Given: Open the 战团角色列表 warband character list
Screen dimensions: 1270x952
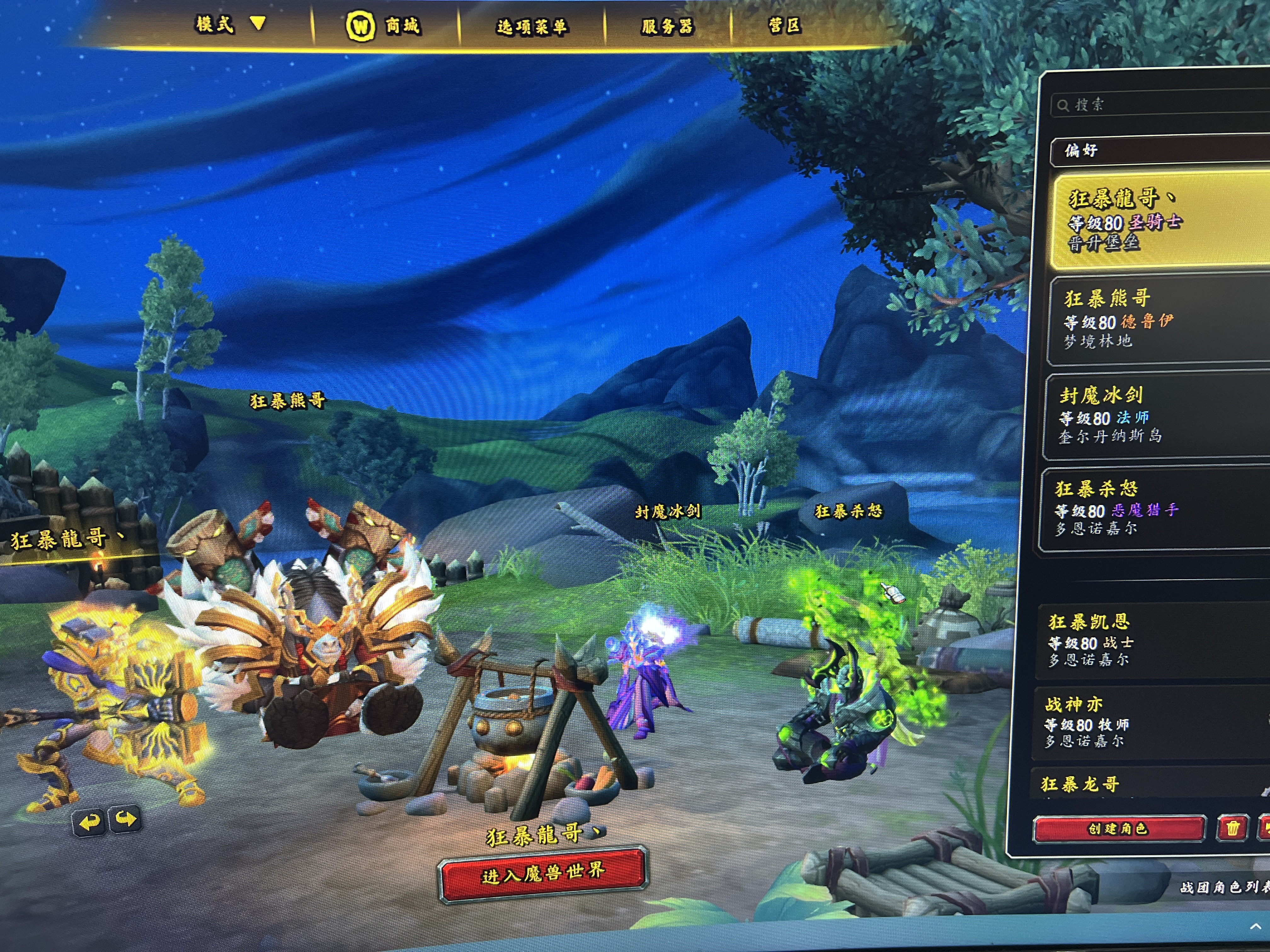Looking at the screenshot, I should coord(1223,888).
